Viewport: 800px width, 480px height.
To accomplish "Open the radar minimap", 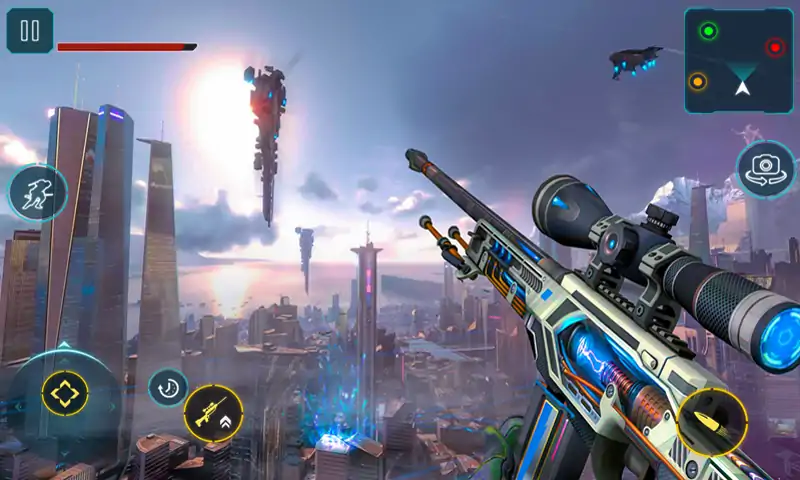I will point(739,60).
